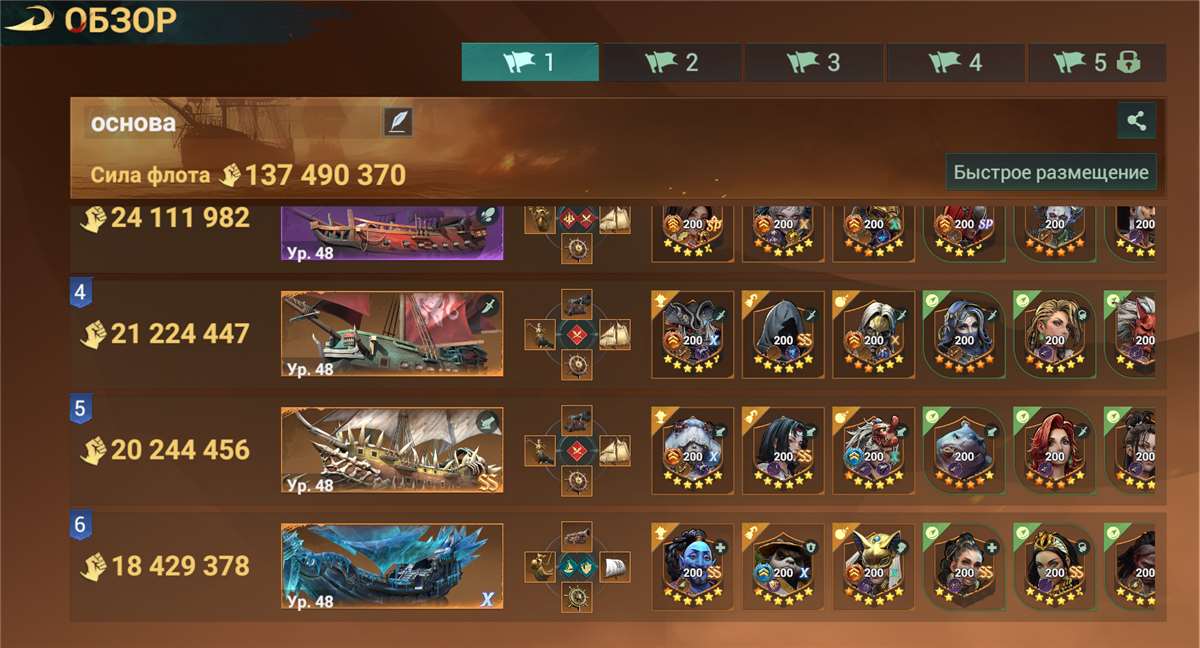Image resolution: width=1200 pixels, height=648 pixels.
Task: Choose the shark hero portrait in row 5
Action: (x=964, y=450)
